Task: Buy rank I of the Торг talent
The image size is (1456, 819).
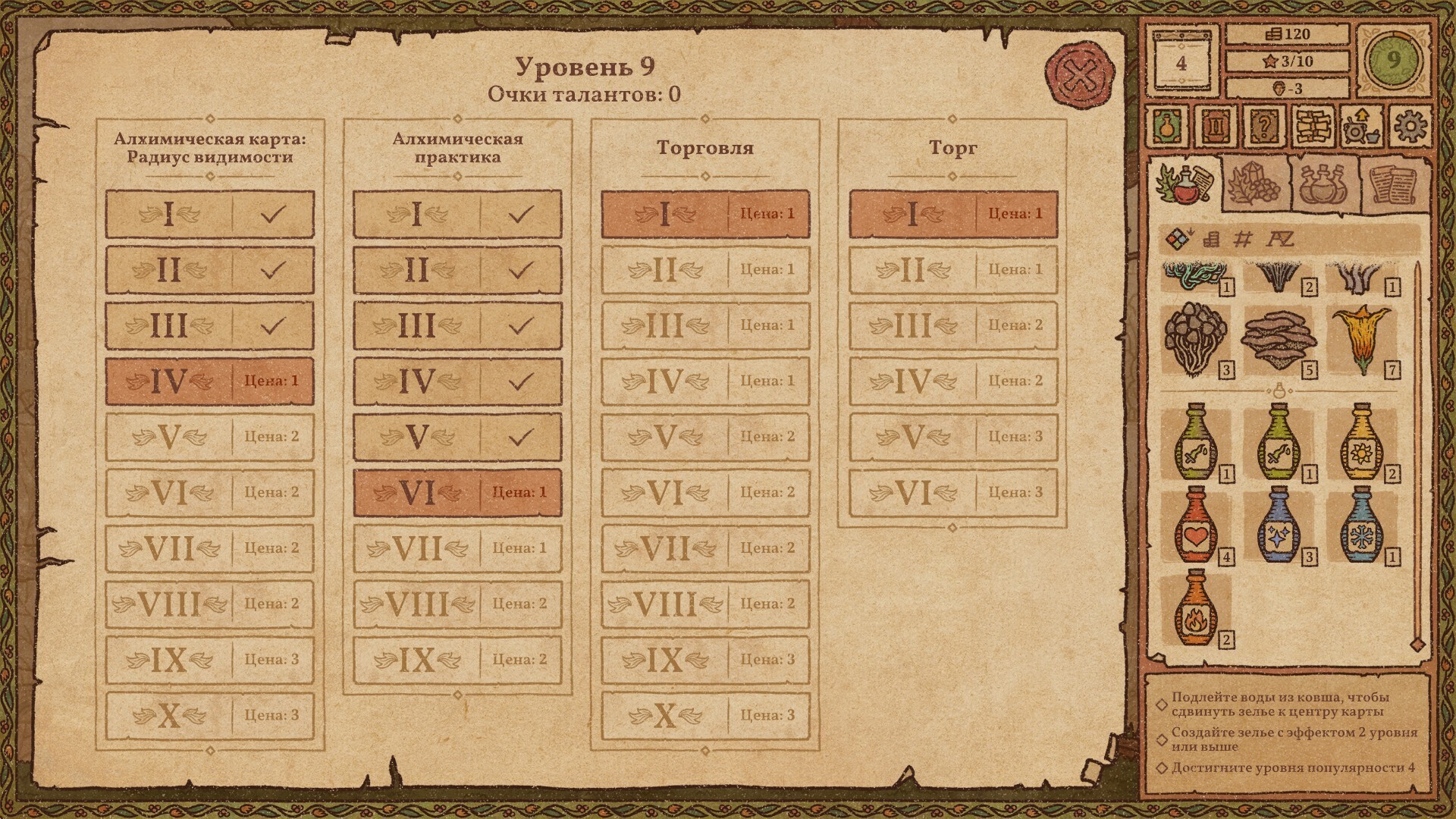Action: 952,215
